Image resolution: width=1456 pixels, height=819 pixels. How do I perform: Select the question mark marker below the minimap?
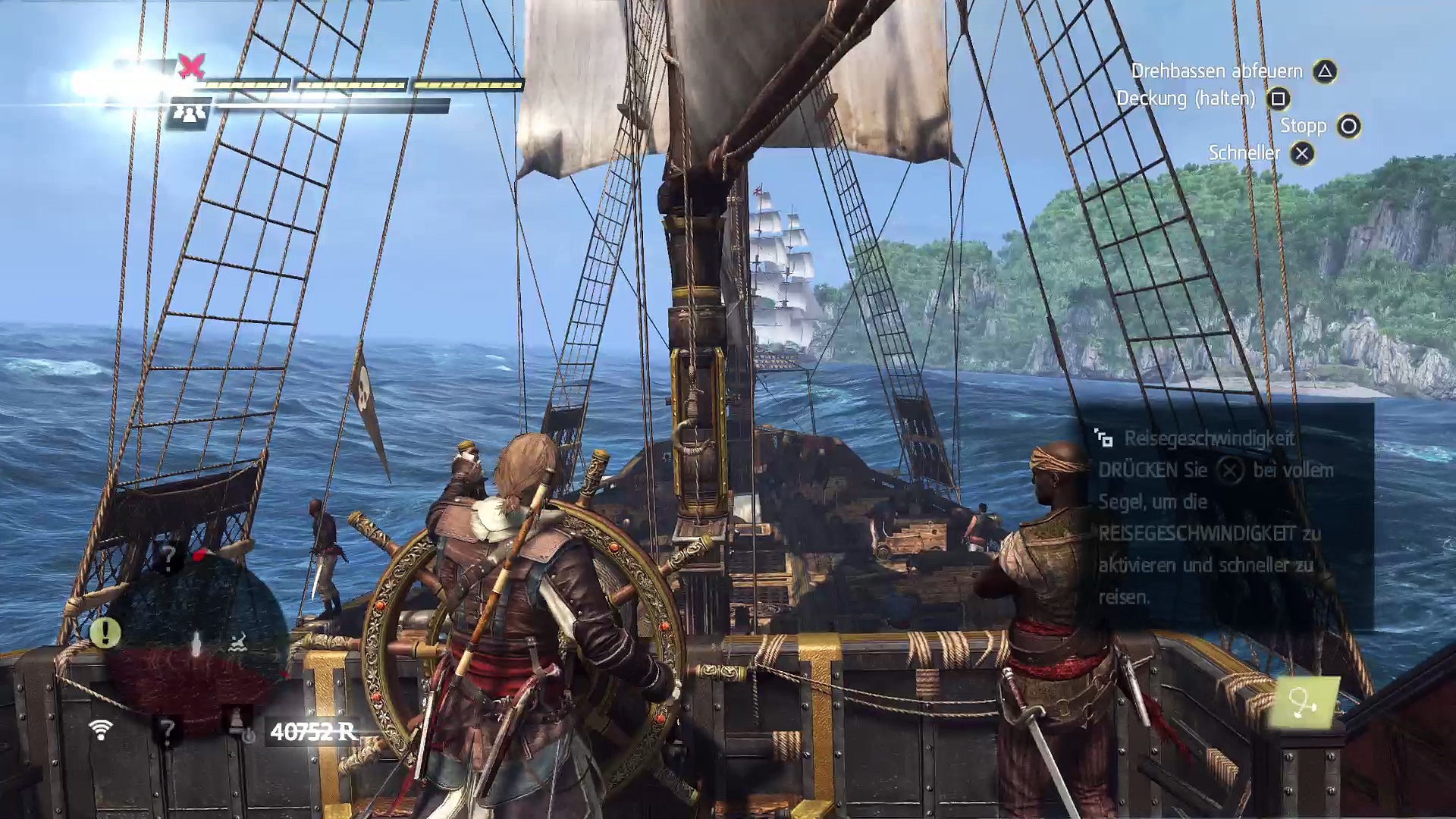click(166, 731)
